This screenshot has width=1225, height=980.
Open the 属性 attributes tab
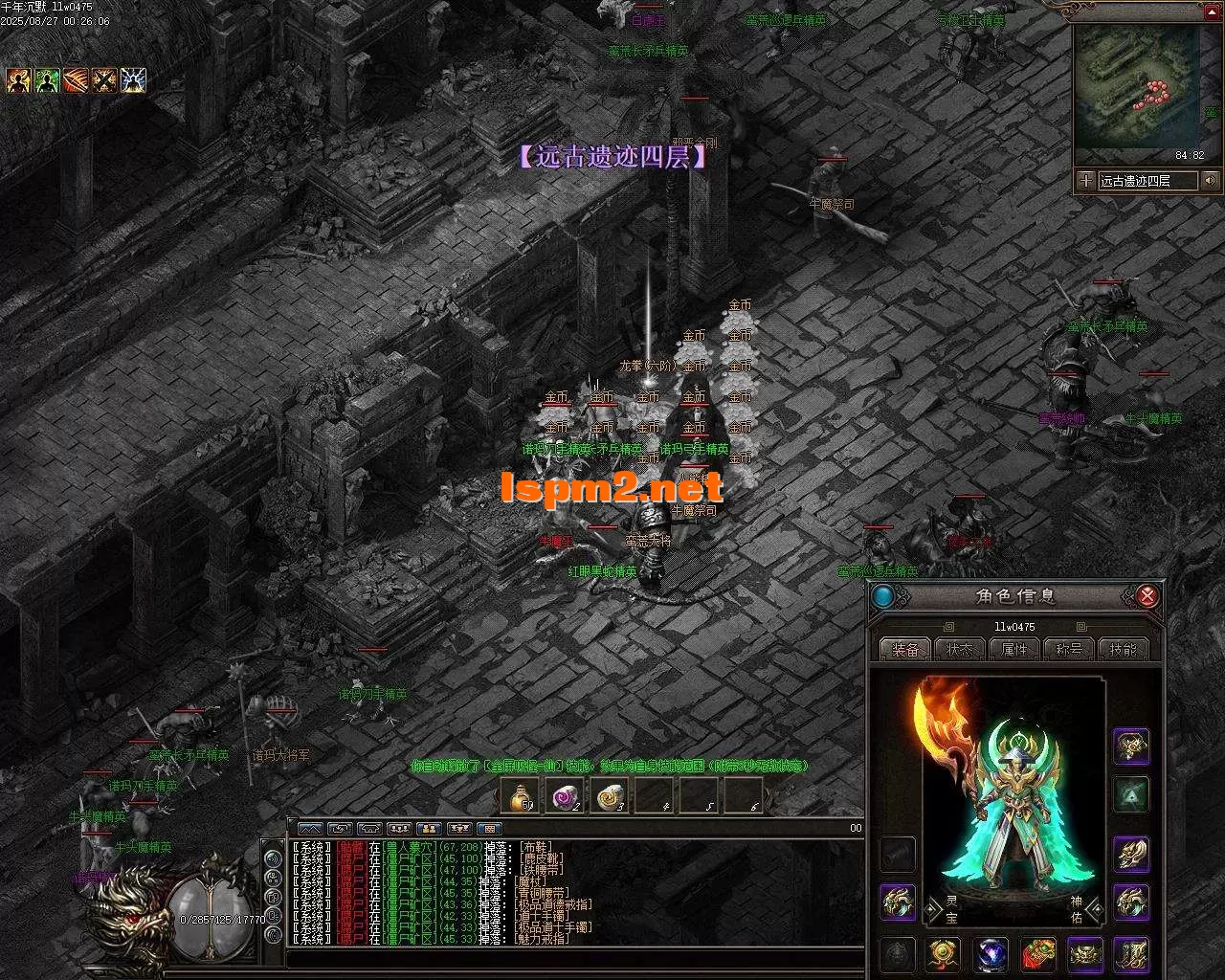click(1014, 649)
